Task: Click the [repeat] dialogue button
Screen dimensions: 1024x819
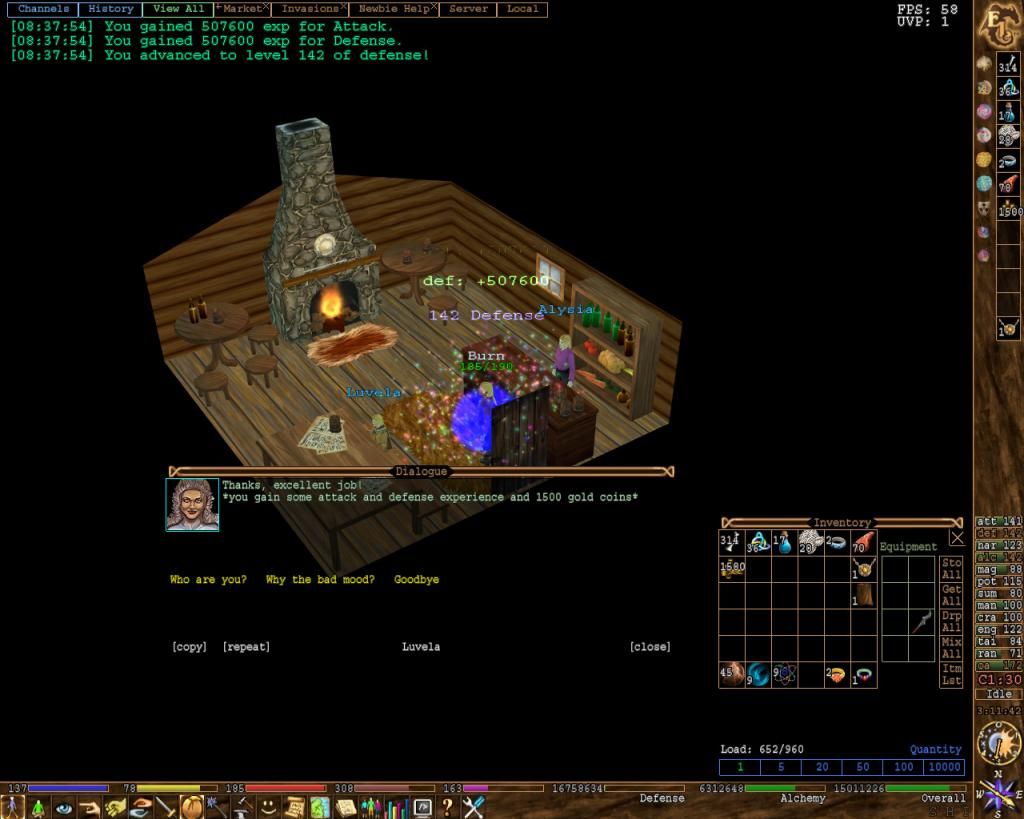Action: click(x=246, y=647)
